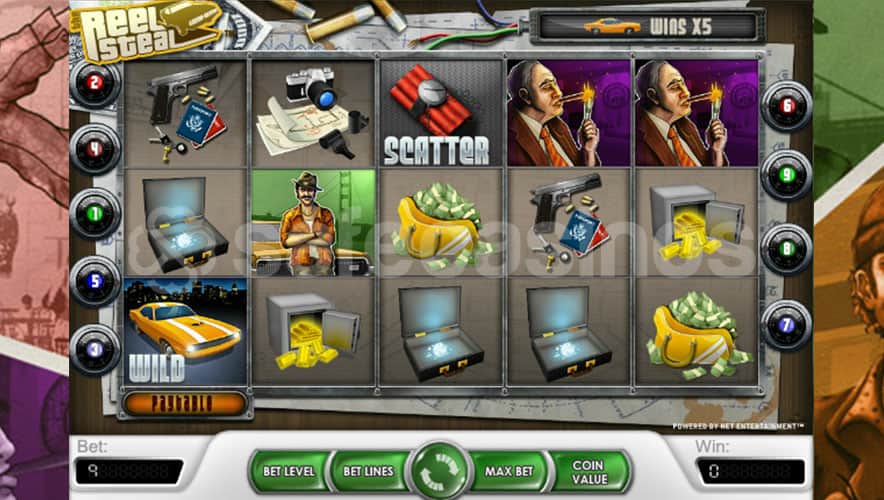Click the Bet Level button
This screenshot has height=500, width=884.
point(289,471)
